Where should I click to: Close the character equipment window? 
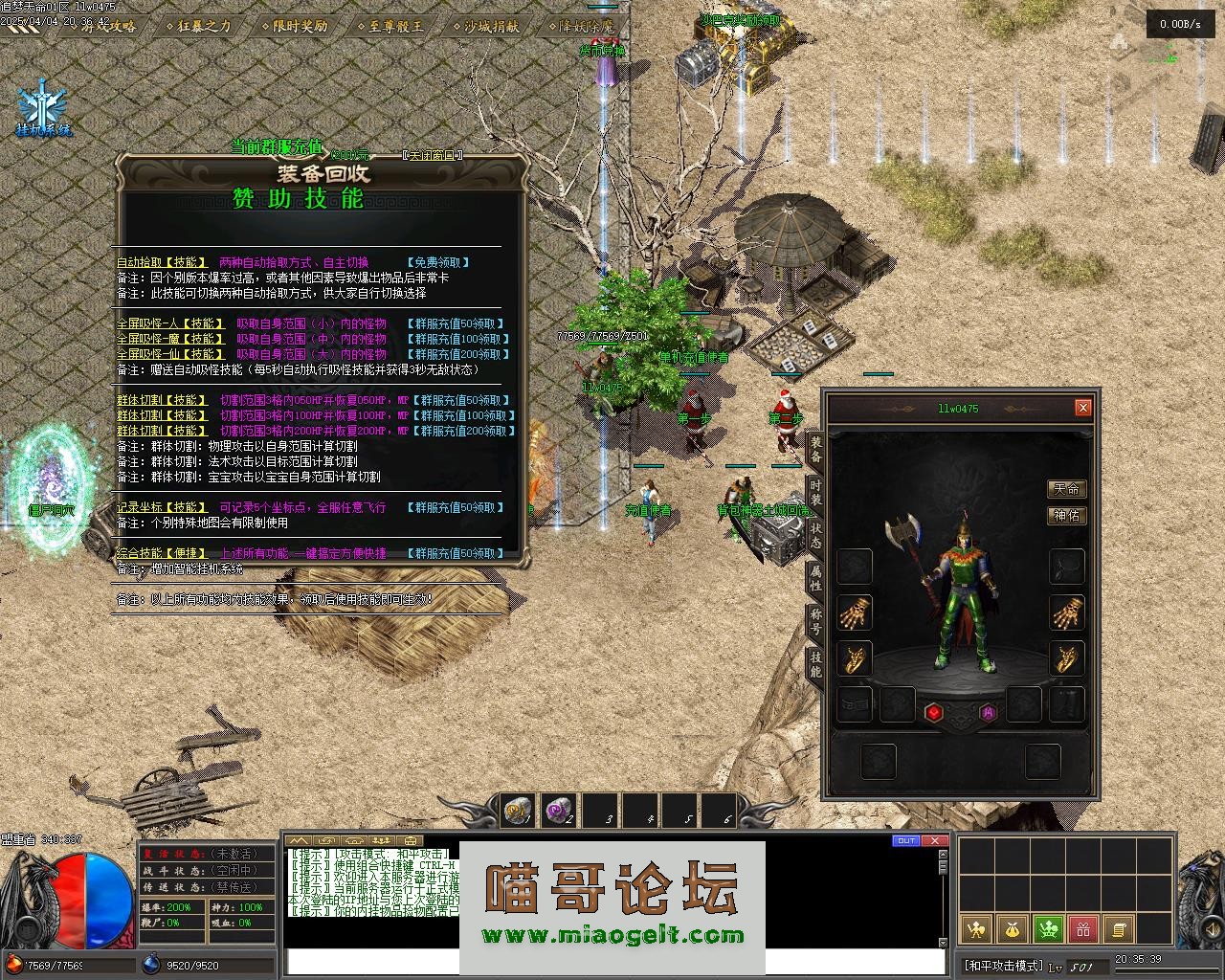[1082, 408]
